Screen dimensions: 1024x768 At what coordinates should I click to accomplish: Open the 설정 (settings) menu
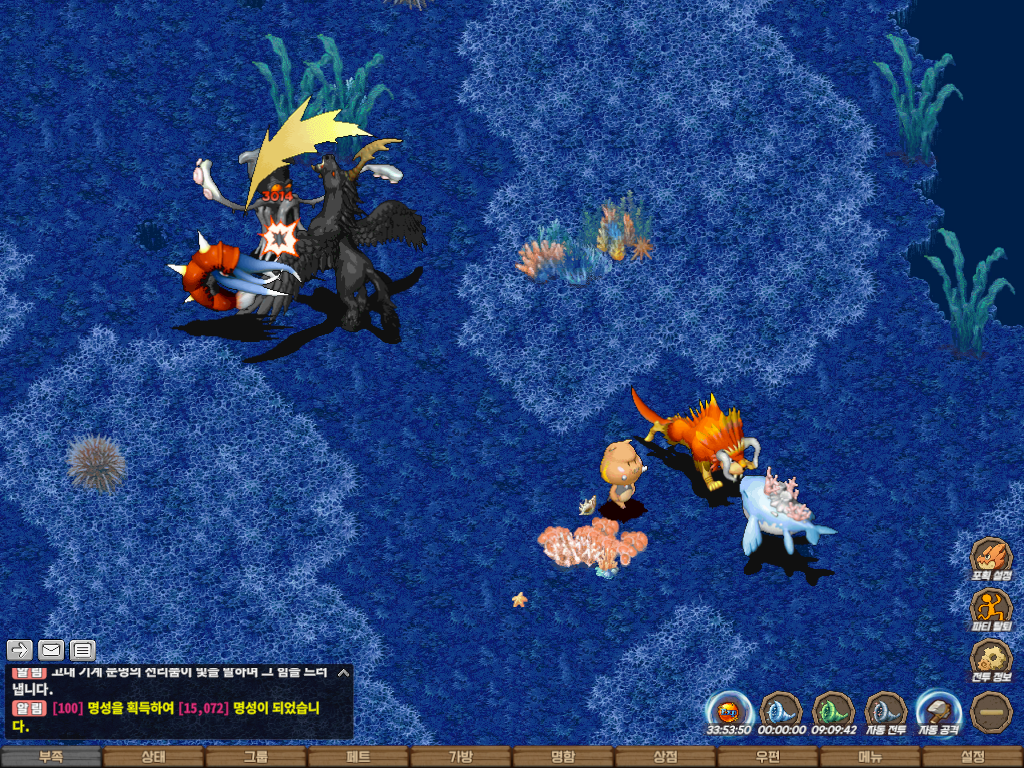point(972,757)
